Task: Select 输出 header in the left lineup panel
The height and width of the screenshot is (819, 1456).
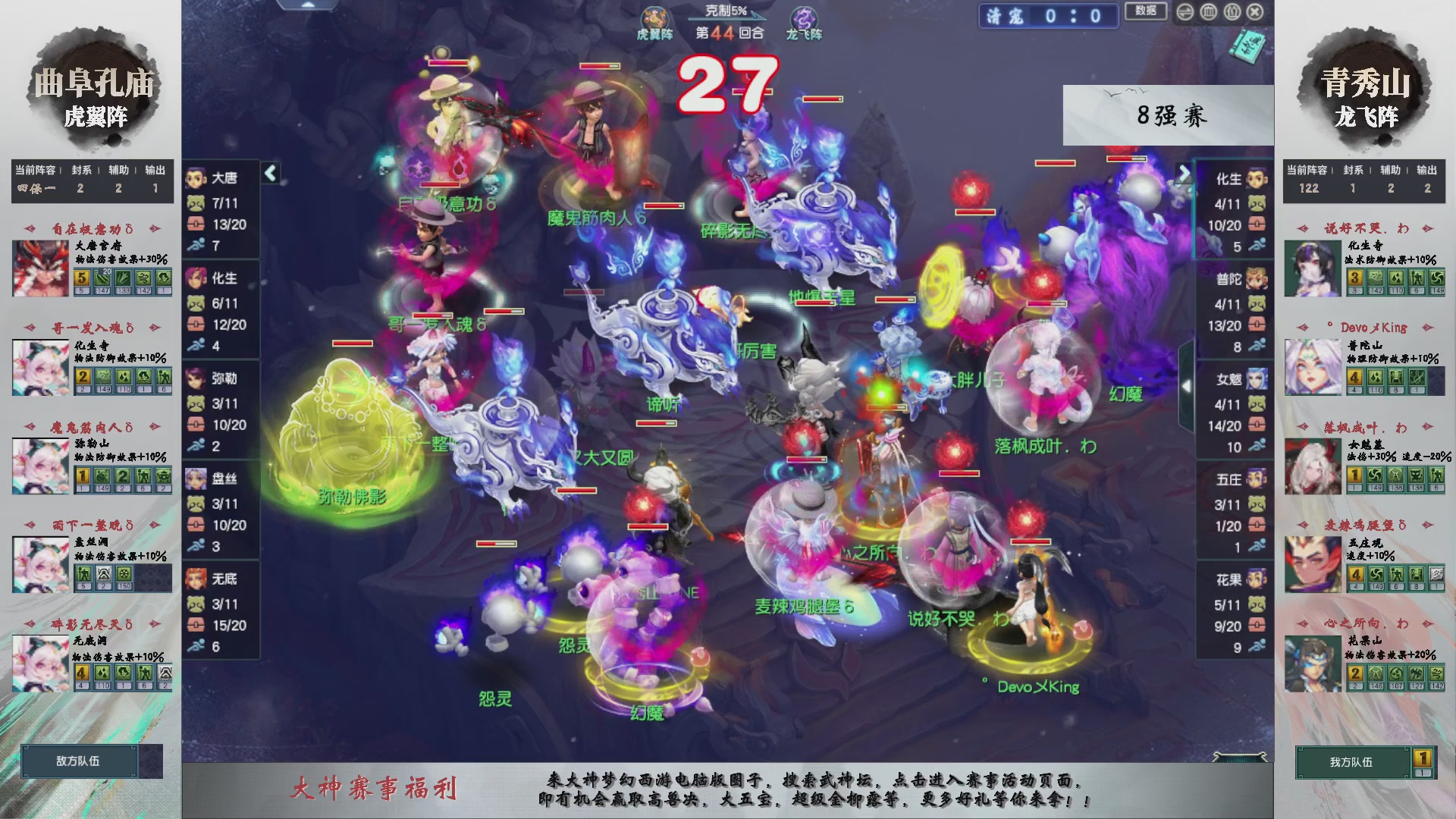Action: pyautogui.click(x=154, y=171)
